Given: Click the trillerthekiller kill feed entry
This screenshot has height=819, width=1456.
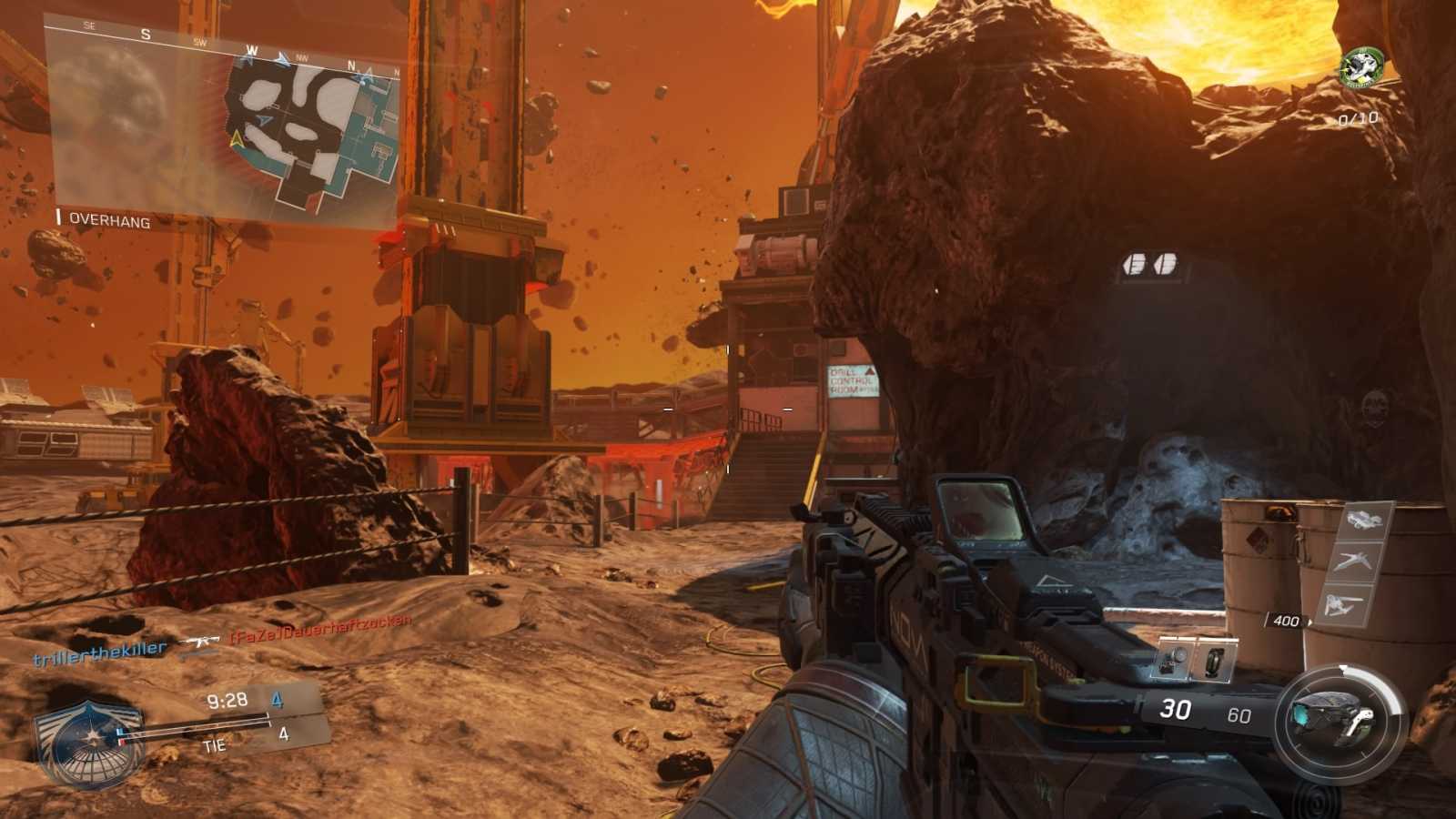Looking at the screenshot, I should click(100, 652).
